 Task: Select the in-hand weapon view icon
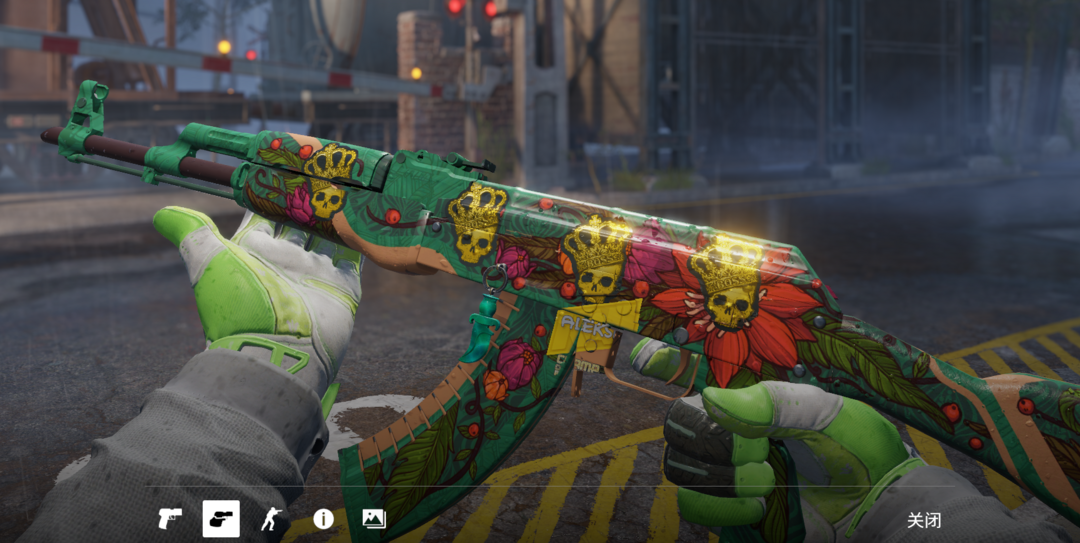pyautogui.click(x=221, y=519)
